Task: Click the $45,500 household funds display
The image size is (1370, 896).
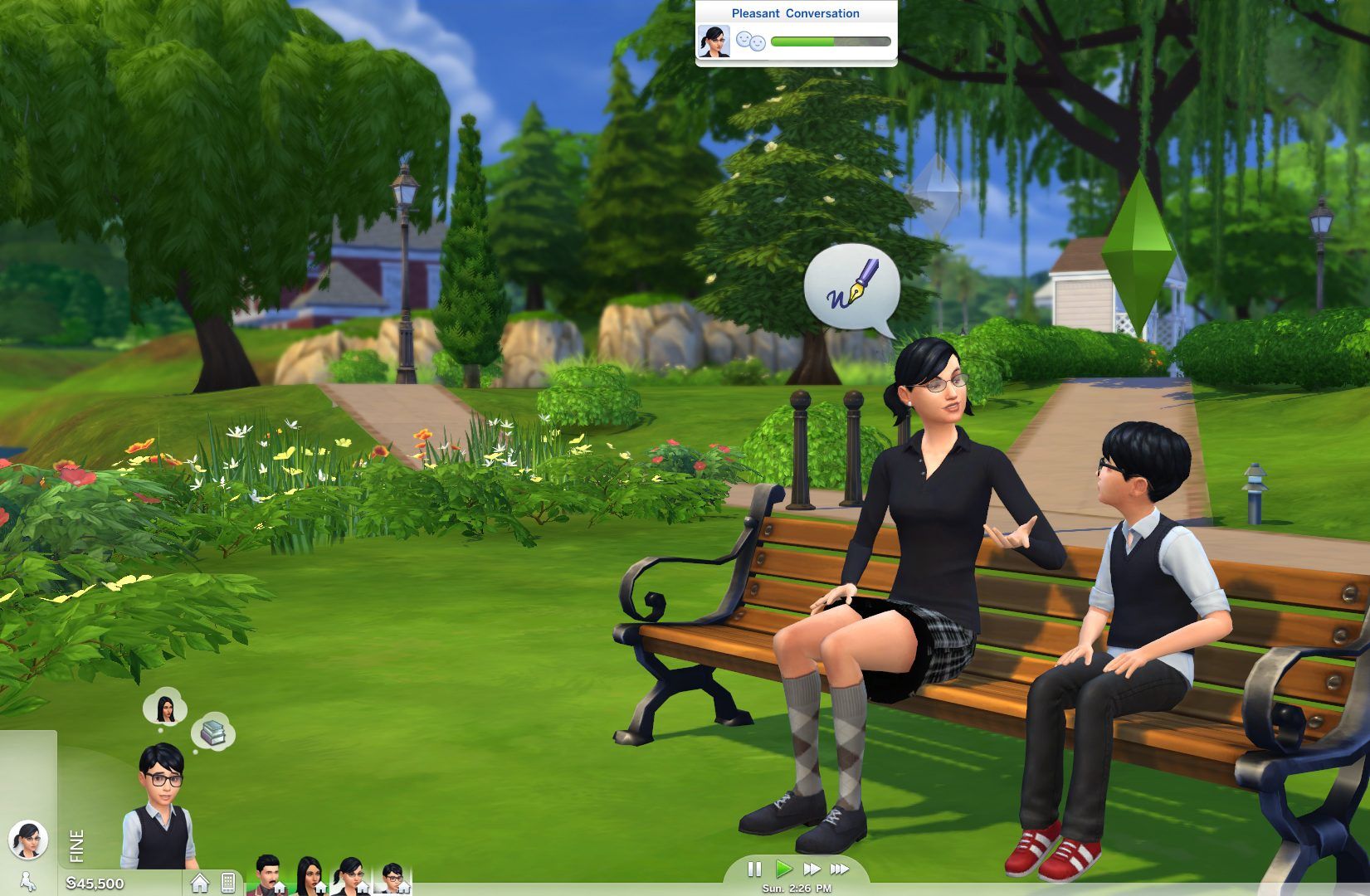Action: pos(94,884)
